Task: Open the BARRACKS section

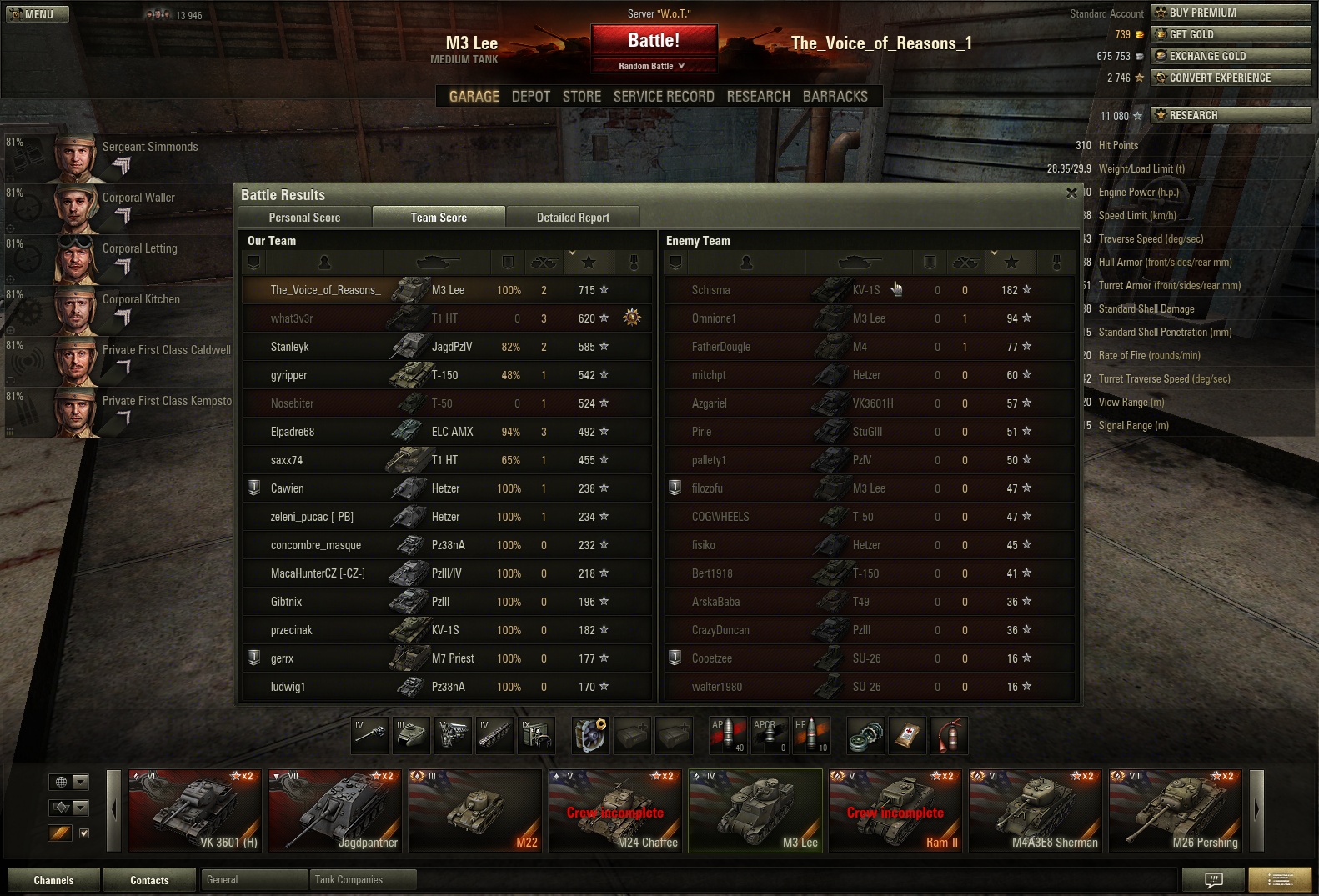Action: (x=835, y=97)
